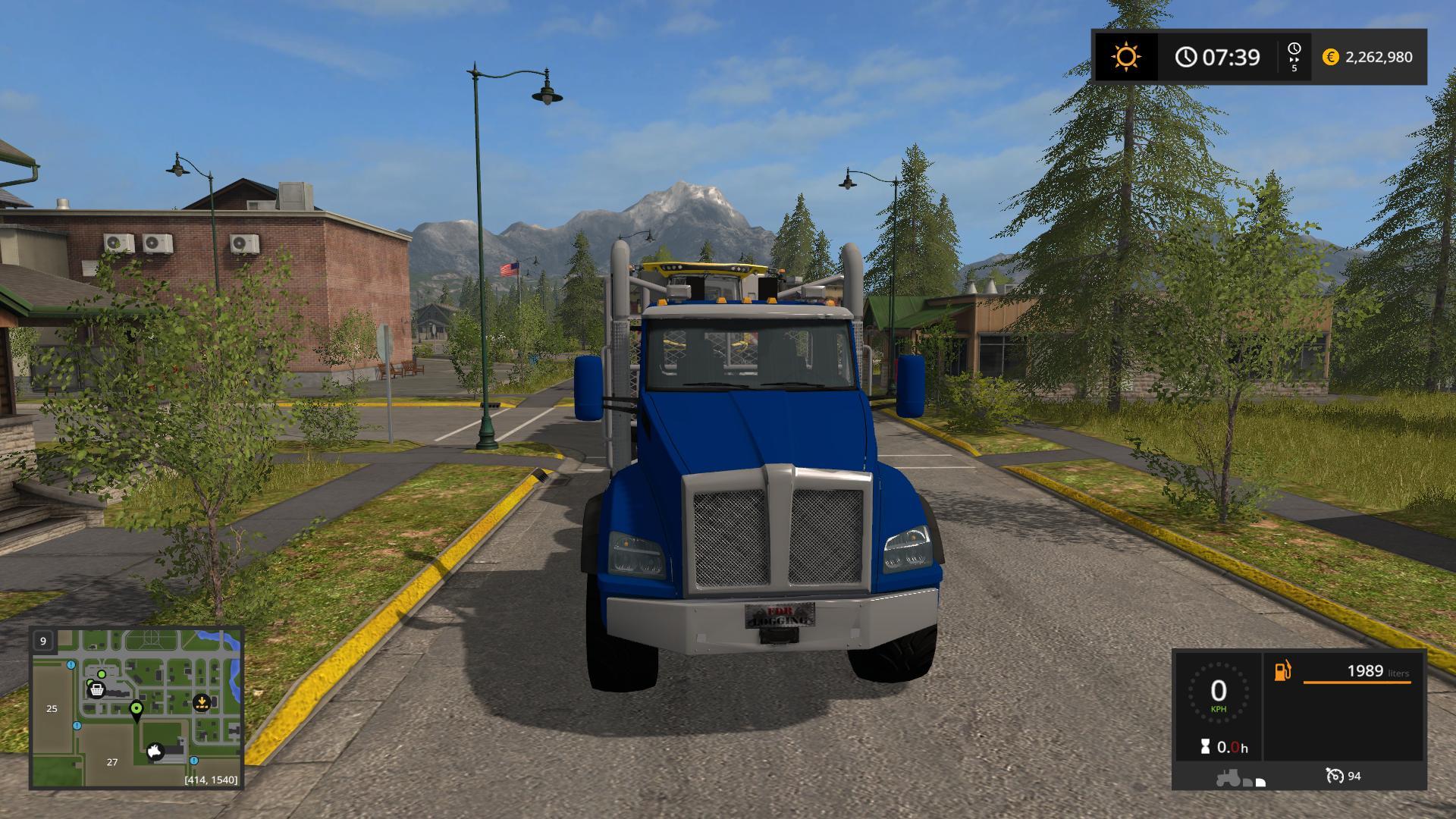Click the sun weather forecast icon

(1125, 57)
